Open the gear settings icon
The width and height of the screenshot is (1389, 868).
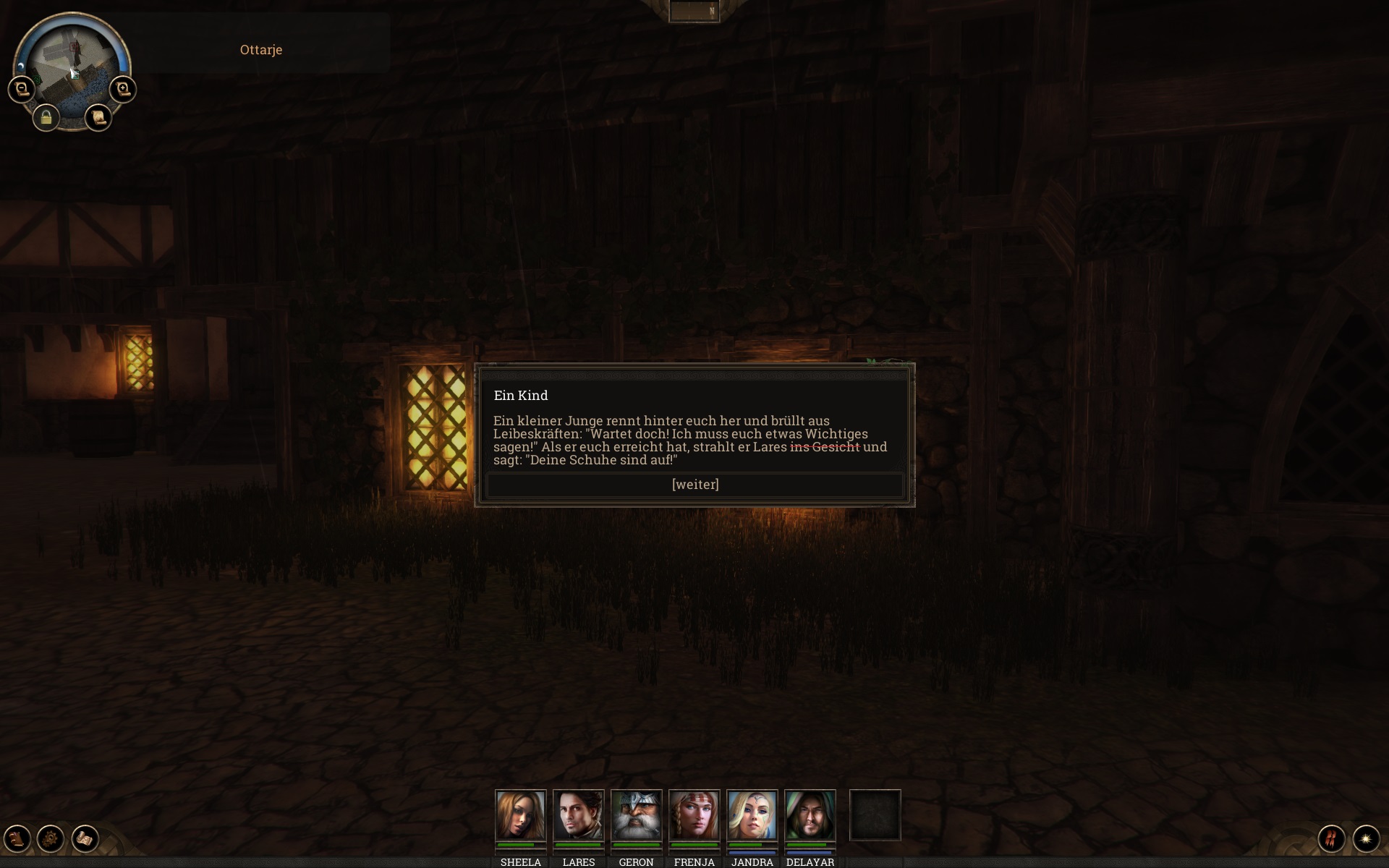[51, 839]
